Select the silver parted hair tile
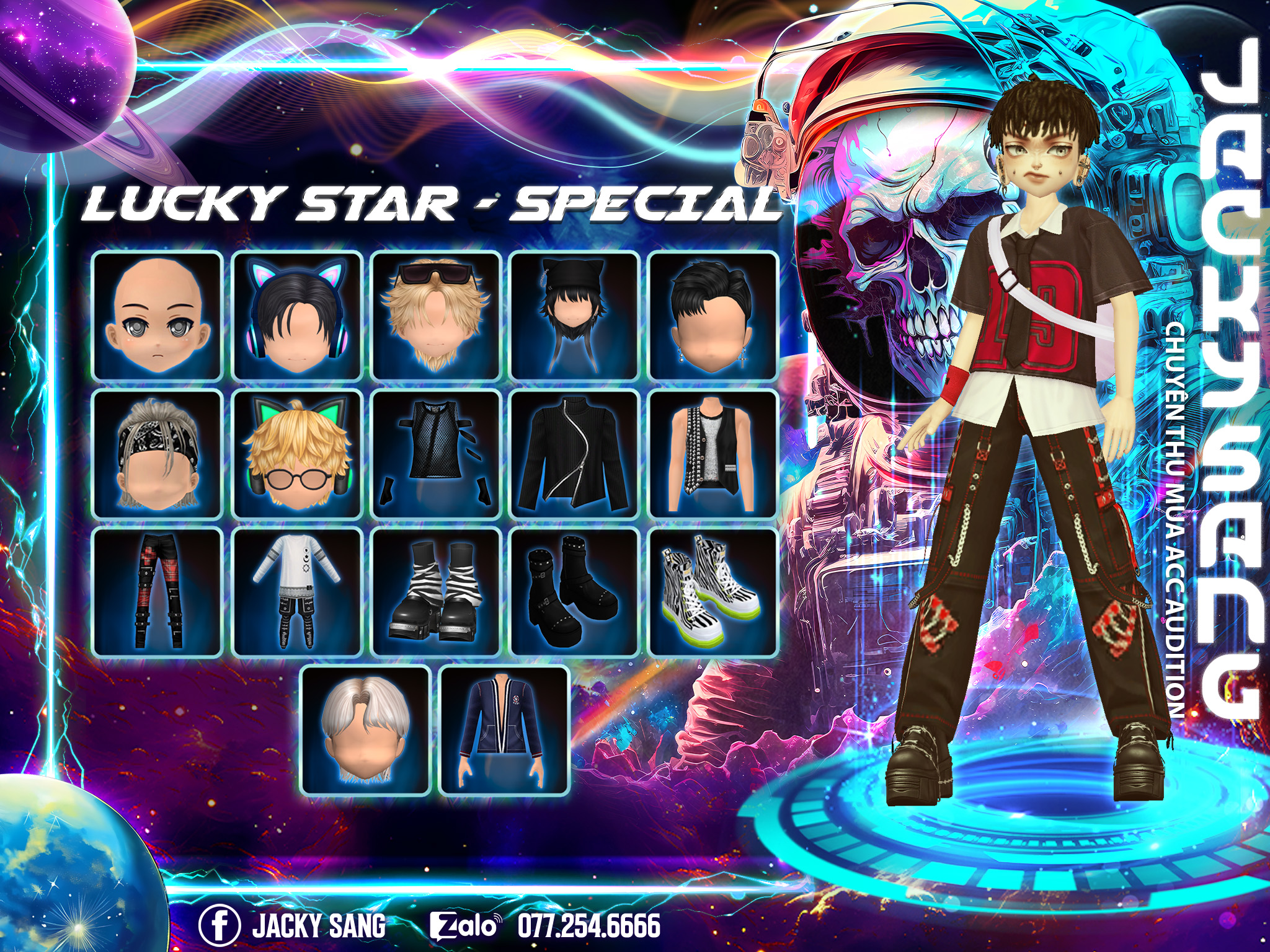 click(x=366, y=731)
